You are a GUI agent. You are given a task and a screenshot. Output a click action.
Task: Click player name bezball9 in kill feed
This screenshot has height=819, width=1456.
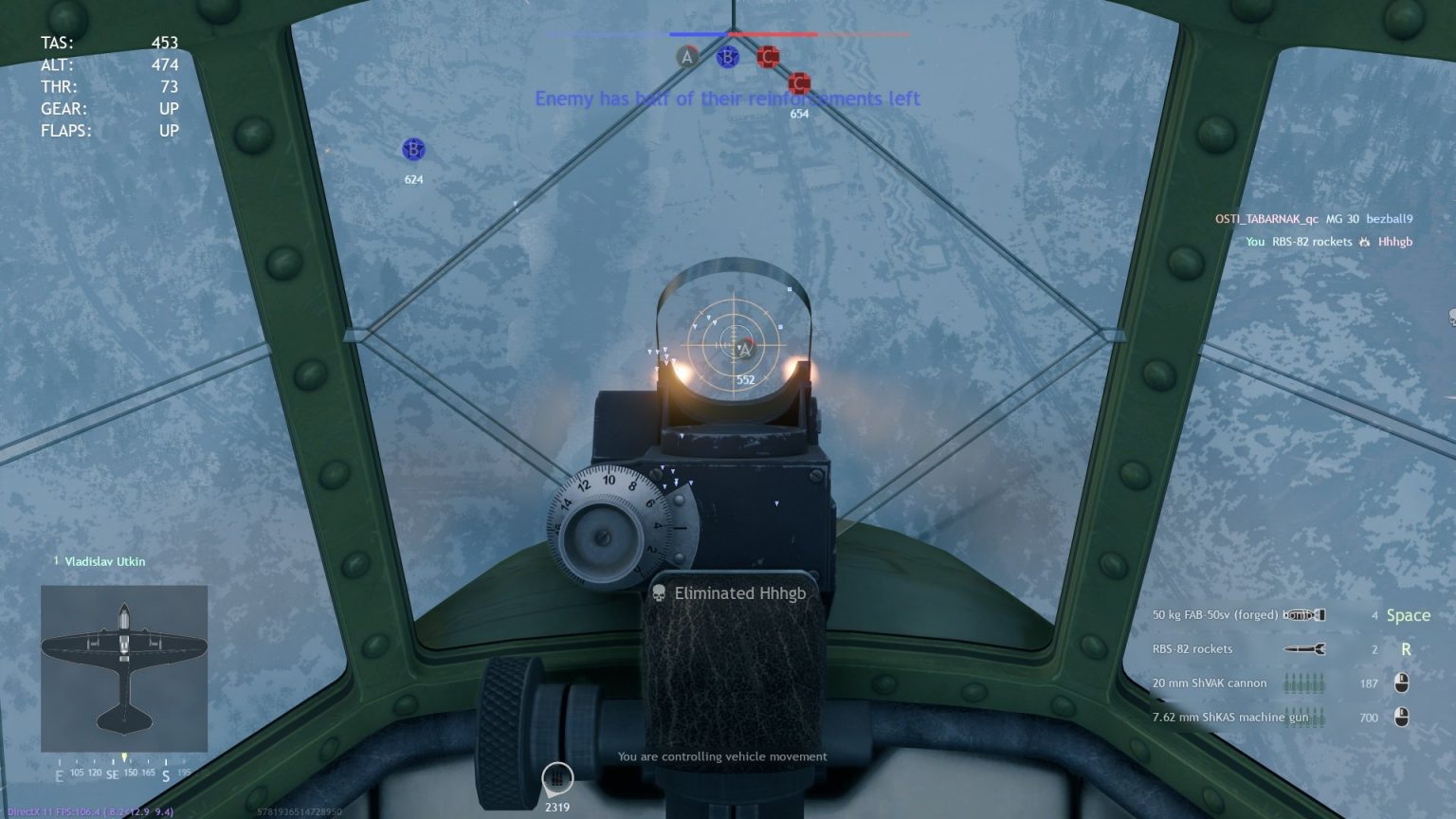pyautogui.click(x=1389, y=218)
